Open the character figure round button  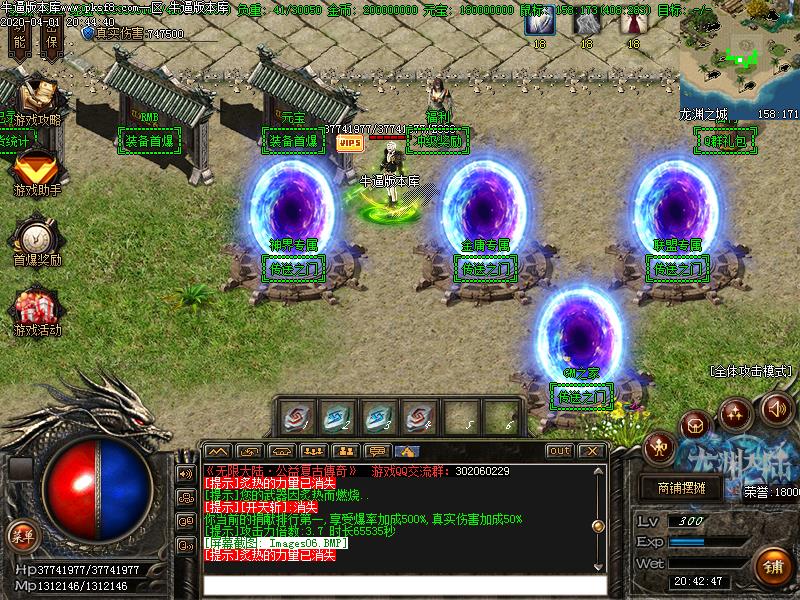pyautogui.click(x=659, y=446)
